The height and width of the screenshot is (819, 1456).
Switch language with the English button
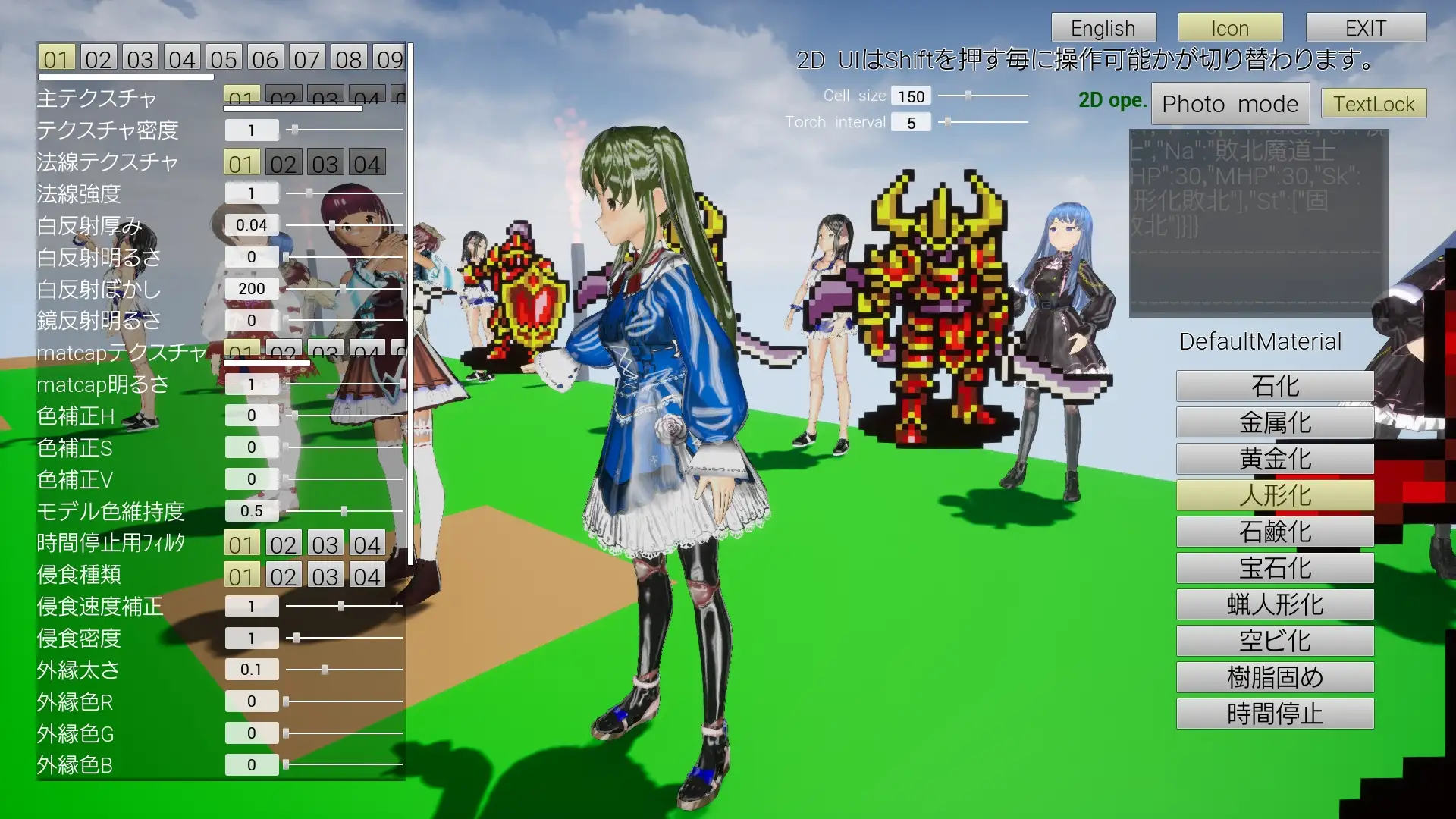(x=1103, y=27)
